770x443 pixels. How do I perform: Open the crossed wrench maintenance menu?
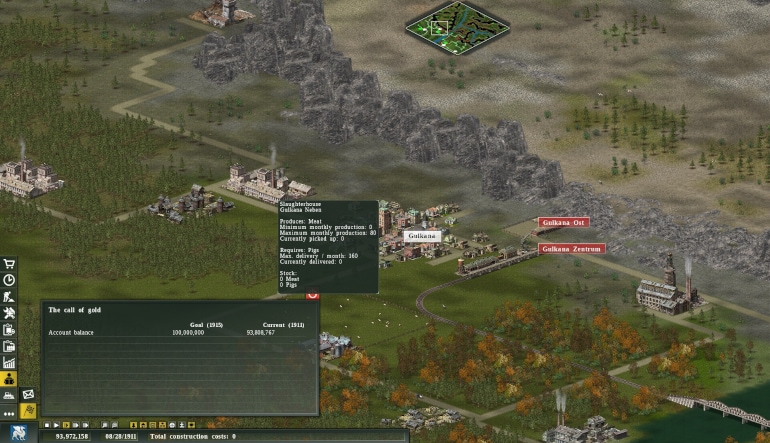pyautogui.click(x=9, y=313)
